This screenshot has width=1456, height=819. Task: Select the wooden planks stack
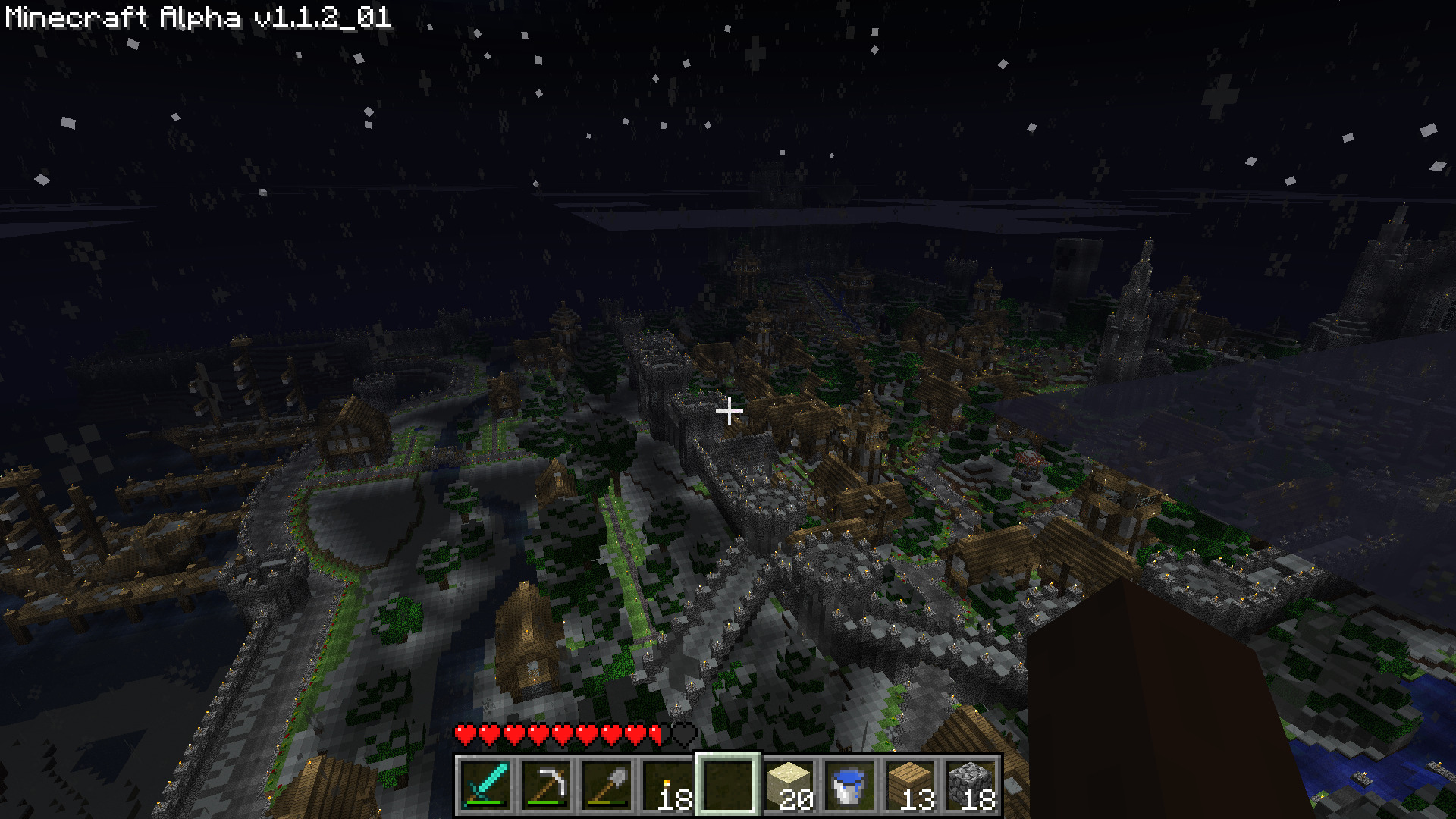pos(910,786)
